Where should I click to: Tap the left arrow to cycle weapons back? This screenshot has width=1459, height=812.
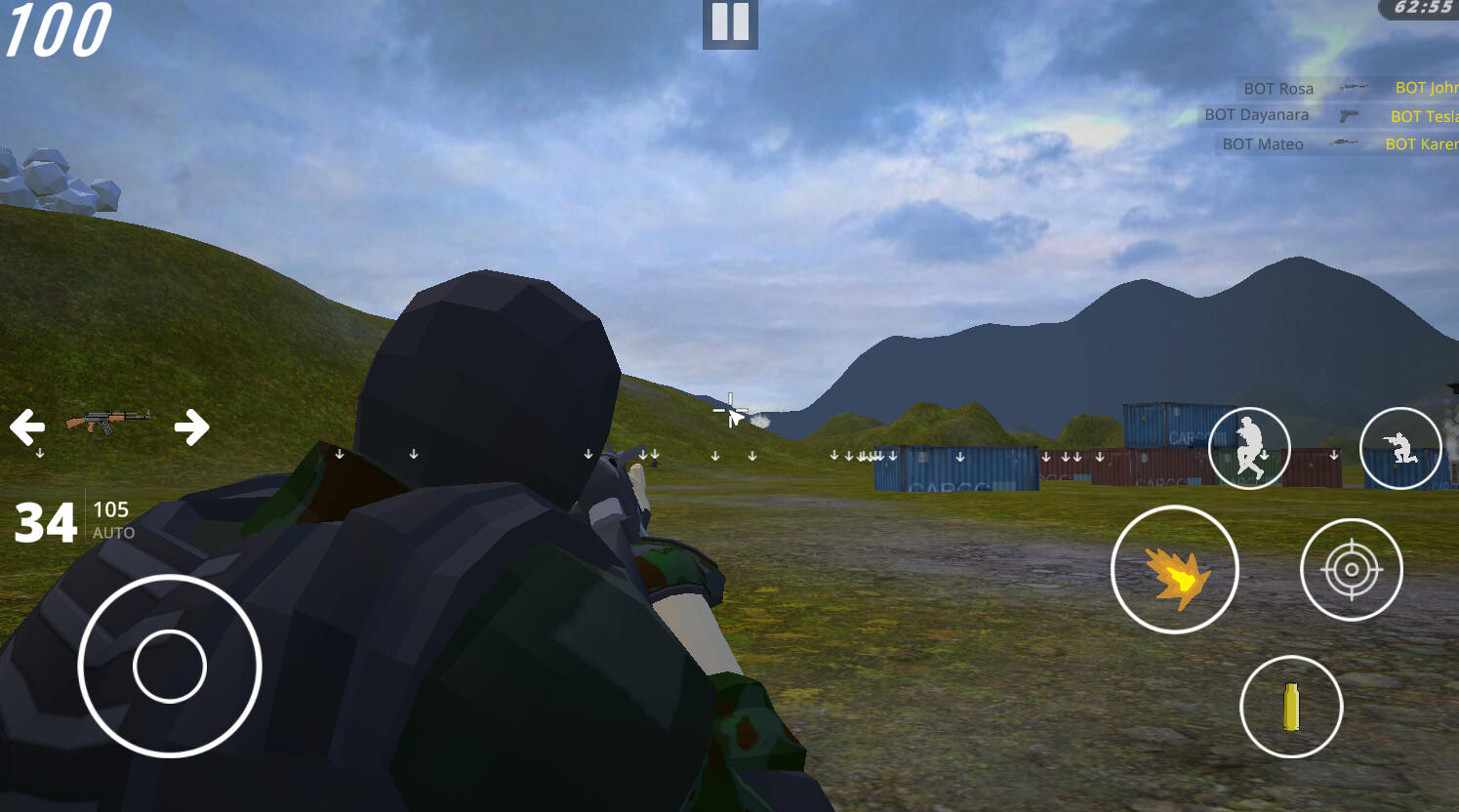point(28,426)
